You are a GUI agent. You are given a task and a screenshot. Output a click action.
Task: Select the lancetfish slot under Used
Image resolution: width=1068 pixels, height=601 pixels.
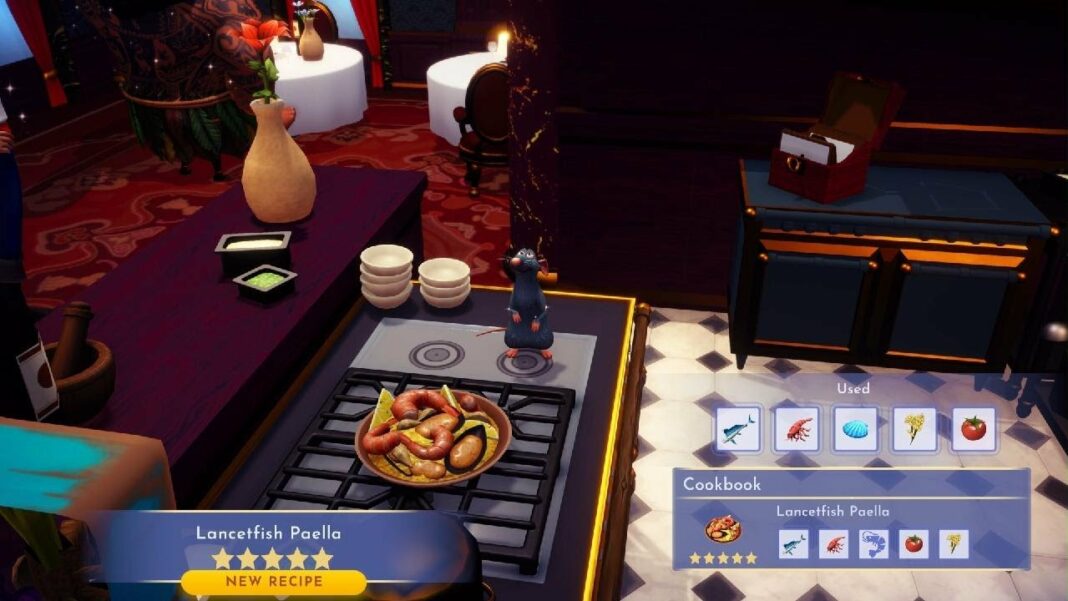tap(738, 429)
